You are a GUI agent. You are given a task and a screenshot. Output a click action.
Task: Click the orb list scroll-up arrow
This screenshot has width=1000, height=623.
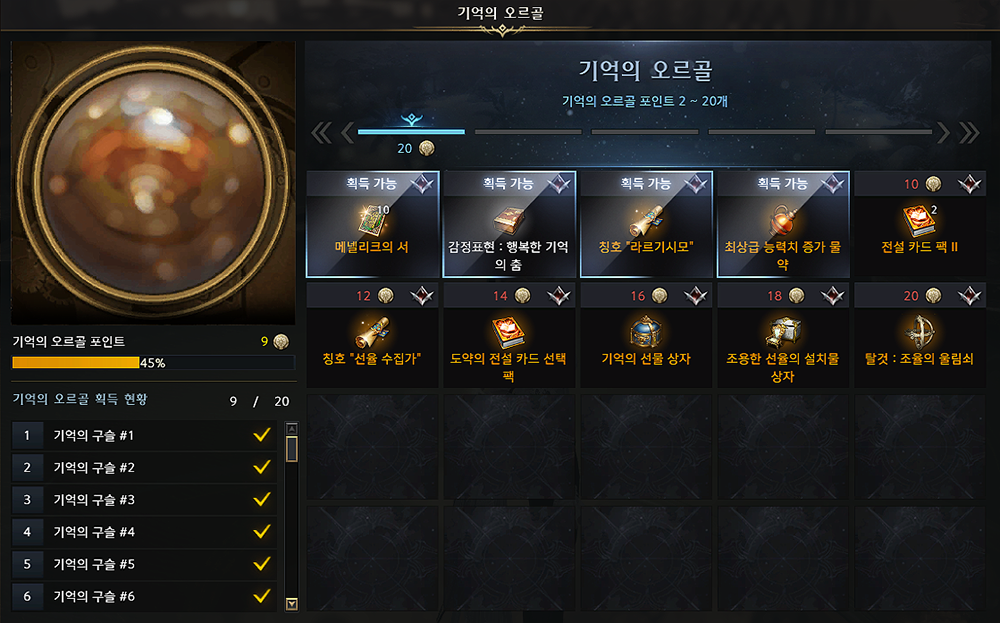[x=292, y=429]
